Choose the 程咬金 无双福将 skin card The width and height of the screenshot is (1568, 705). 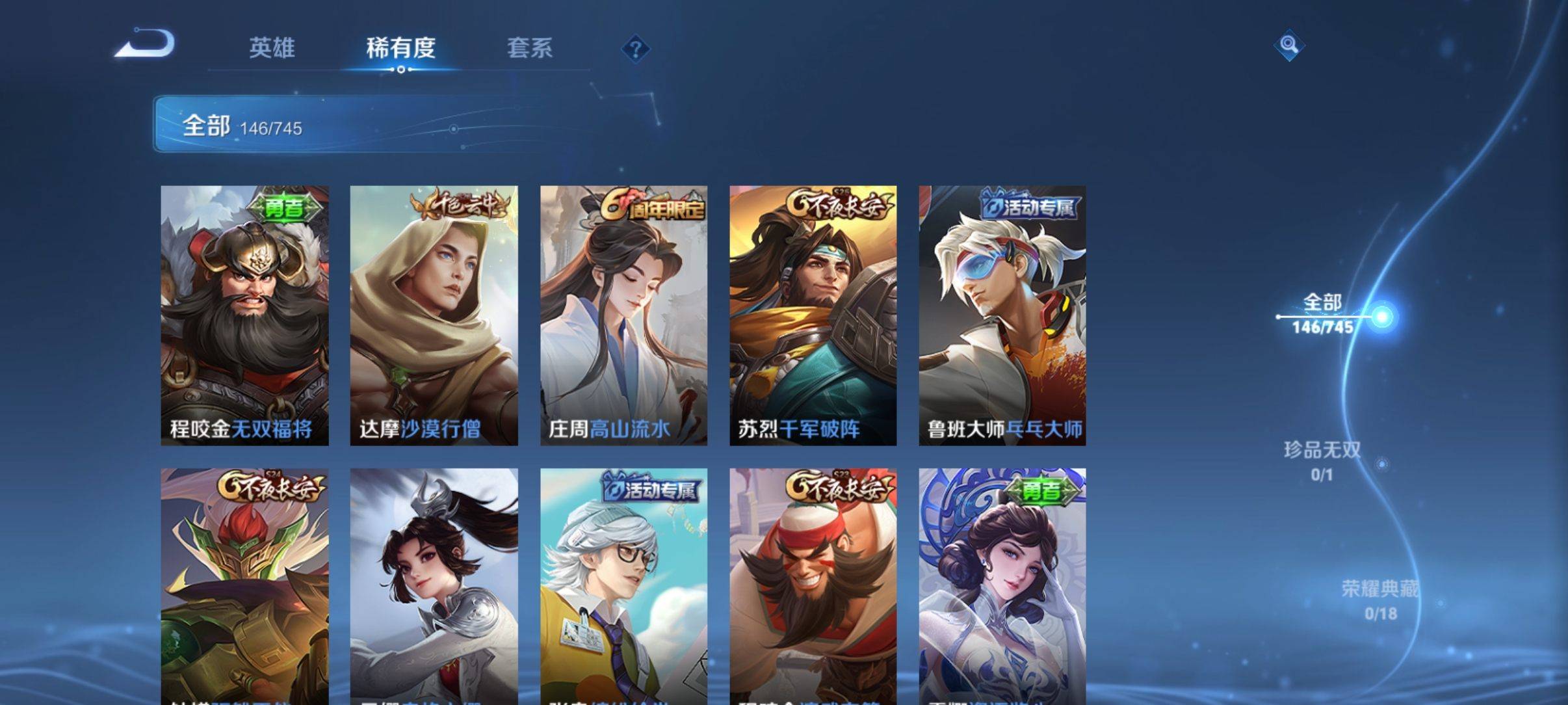click(244, 315)
